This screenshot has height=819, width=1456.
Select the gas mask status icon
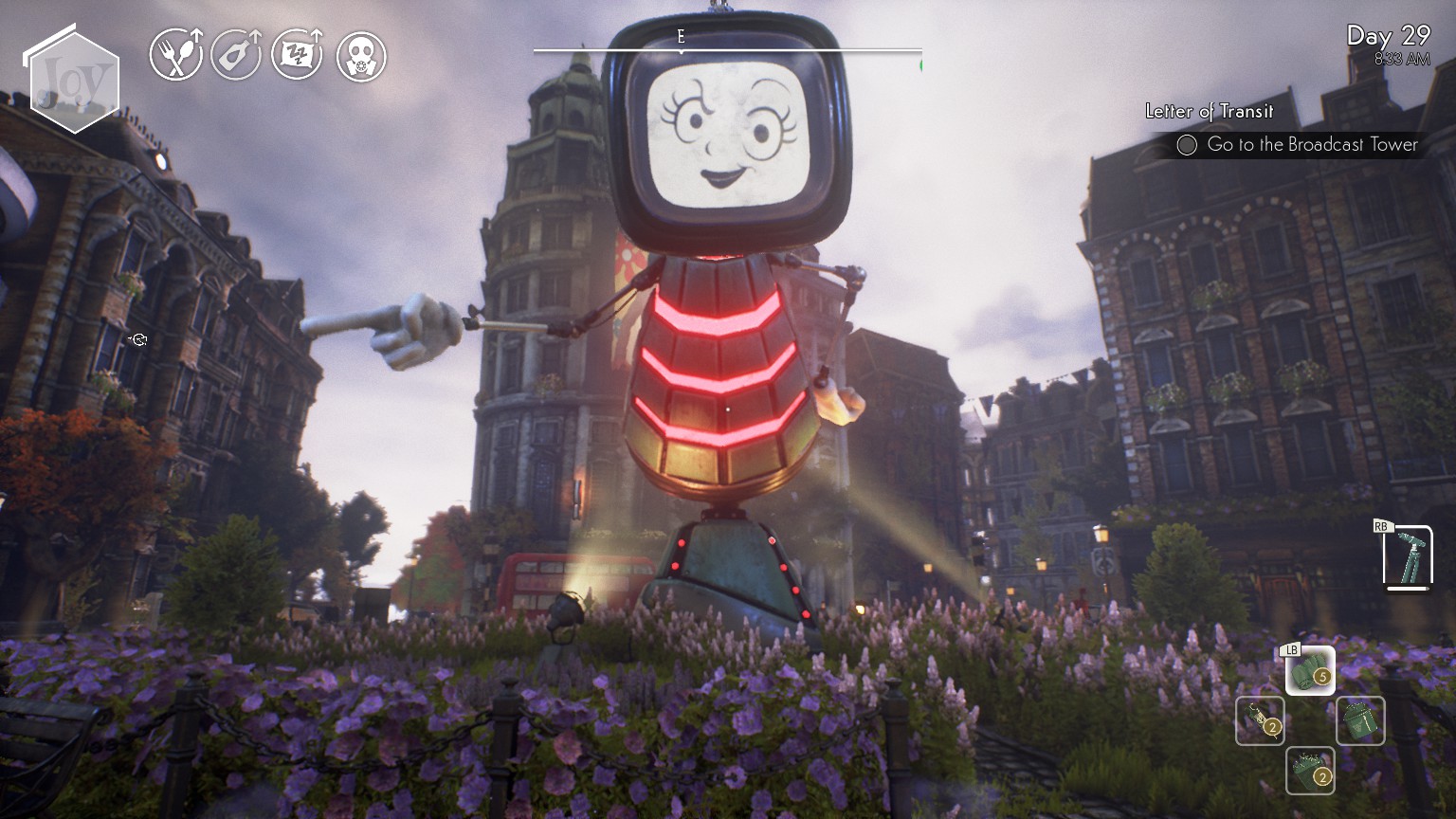coord(360,57)
